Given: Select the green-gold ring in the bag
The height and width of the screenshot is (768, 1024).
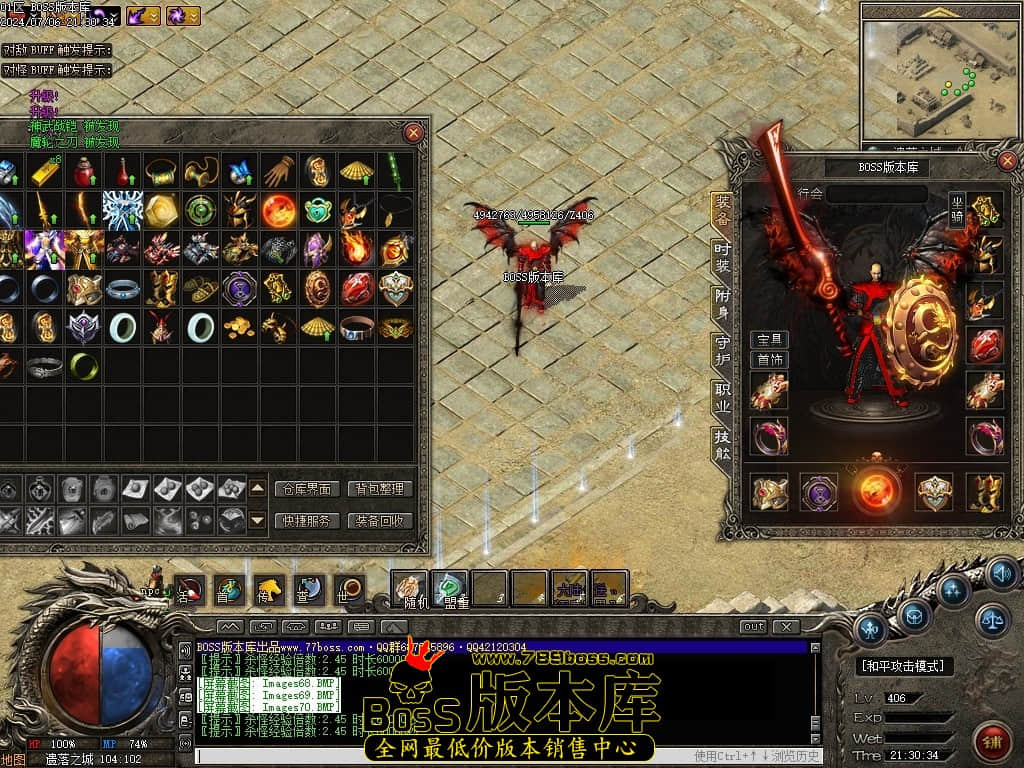Looking at the screenshot, I should coord(84,366).
